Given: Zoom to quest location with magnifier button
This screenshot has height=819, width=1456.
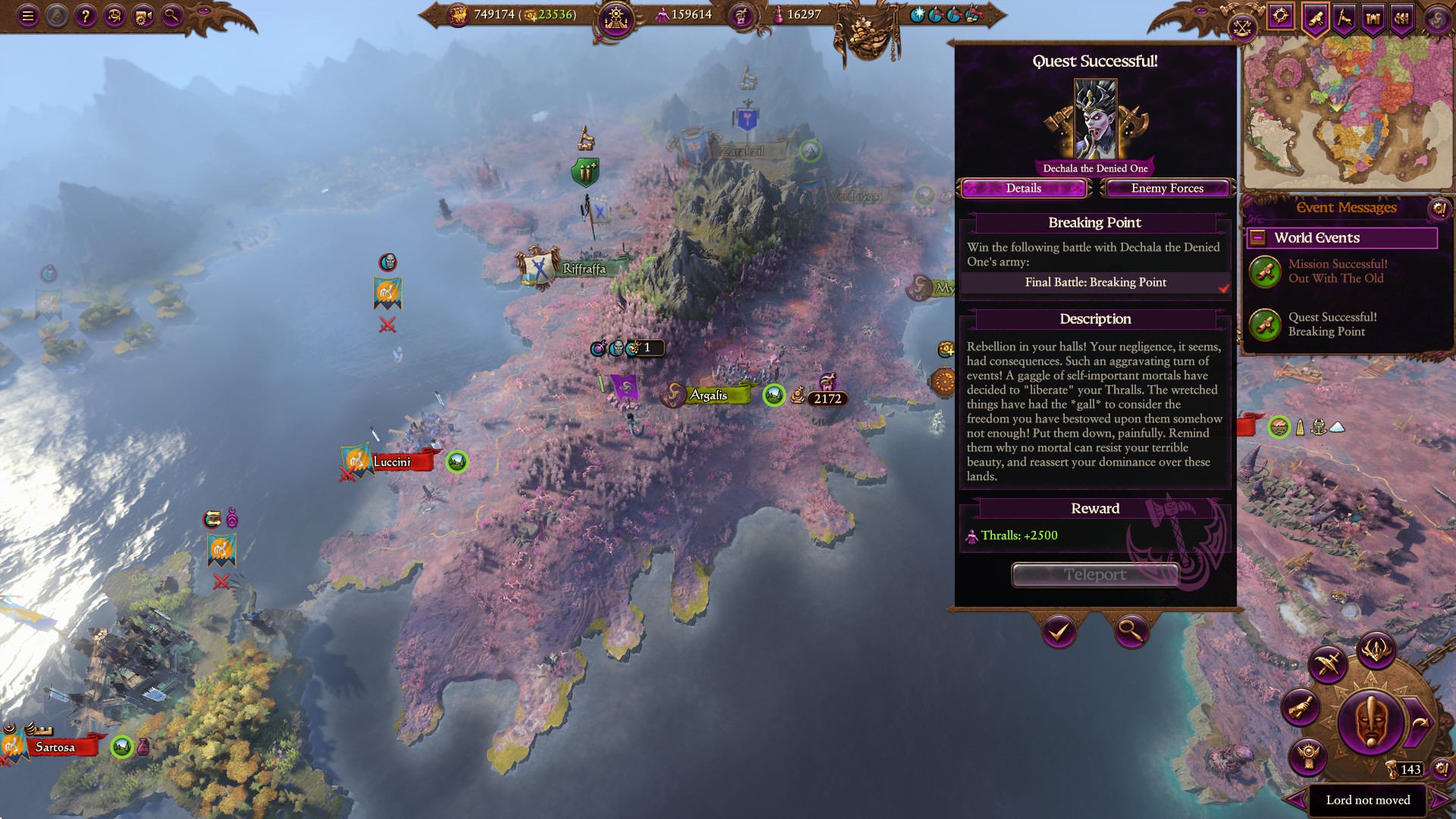Looking at the screenshot, I should 1131,631.
